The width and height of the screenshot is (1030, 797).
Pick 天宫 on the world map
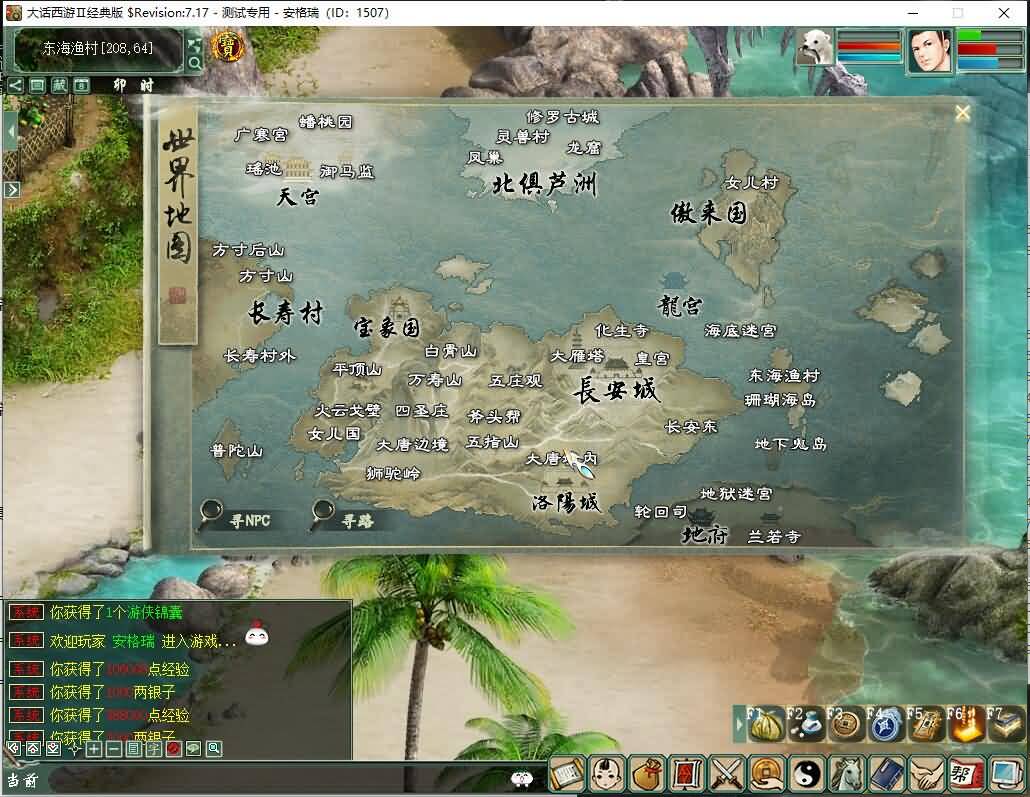tap(298, 197)
